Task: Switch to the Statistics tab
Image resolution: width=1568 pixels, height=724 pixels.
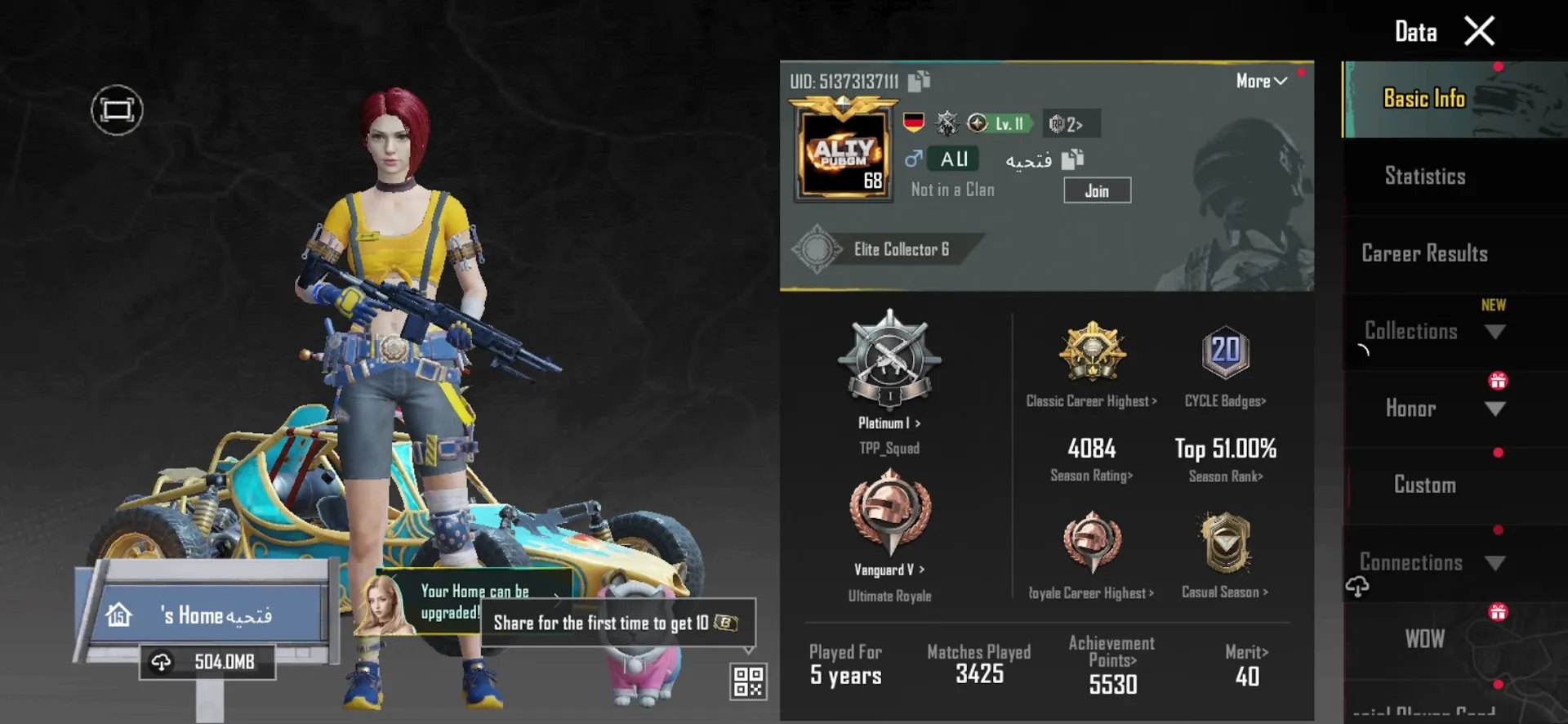Action: 1425,177
